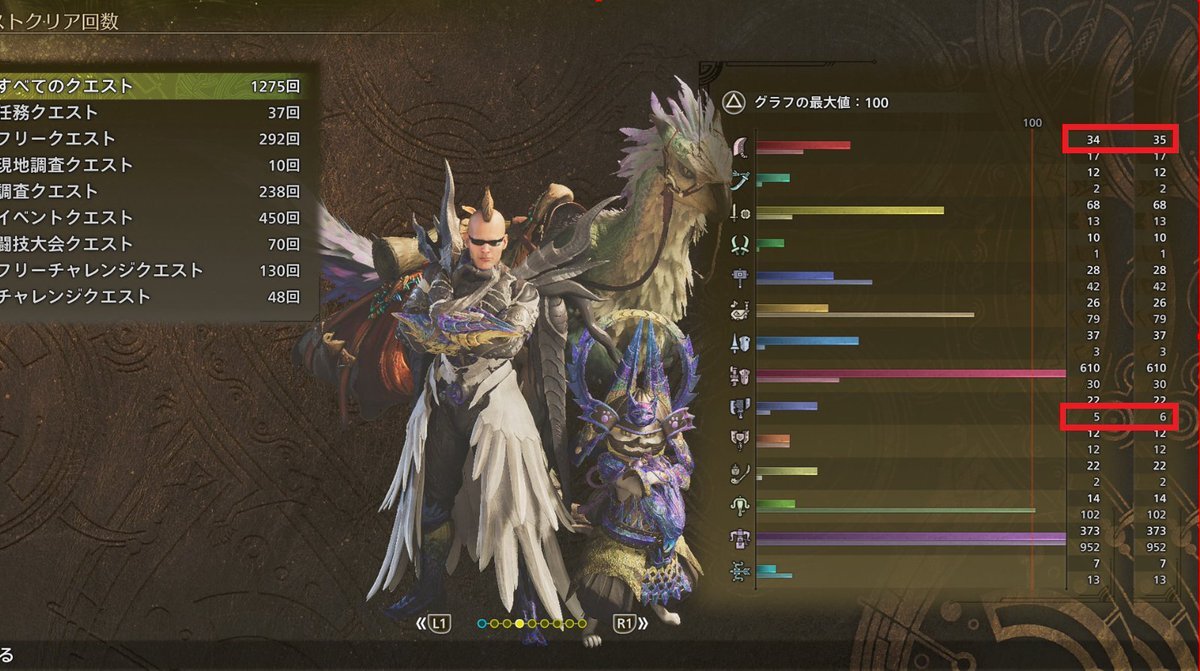Click the highlighted yellow page indicator dot
1200x671 pixels.
(519, 624)
